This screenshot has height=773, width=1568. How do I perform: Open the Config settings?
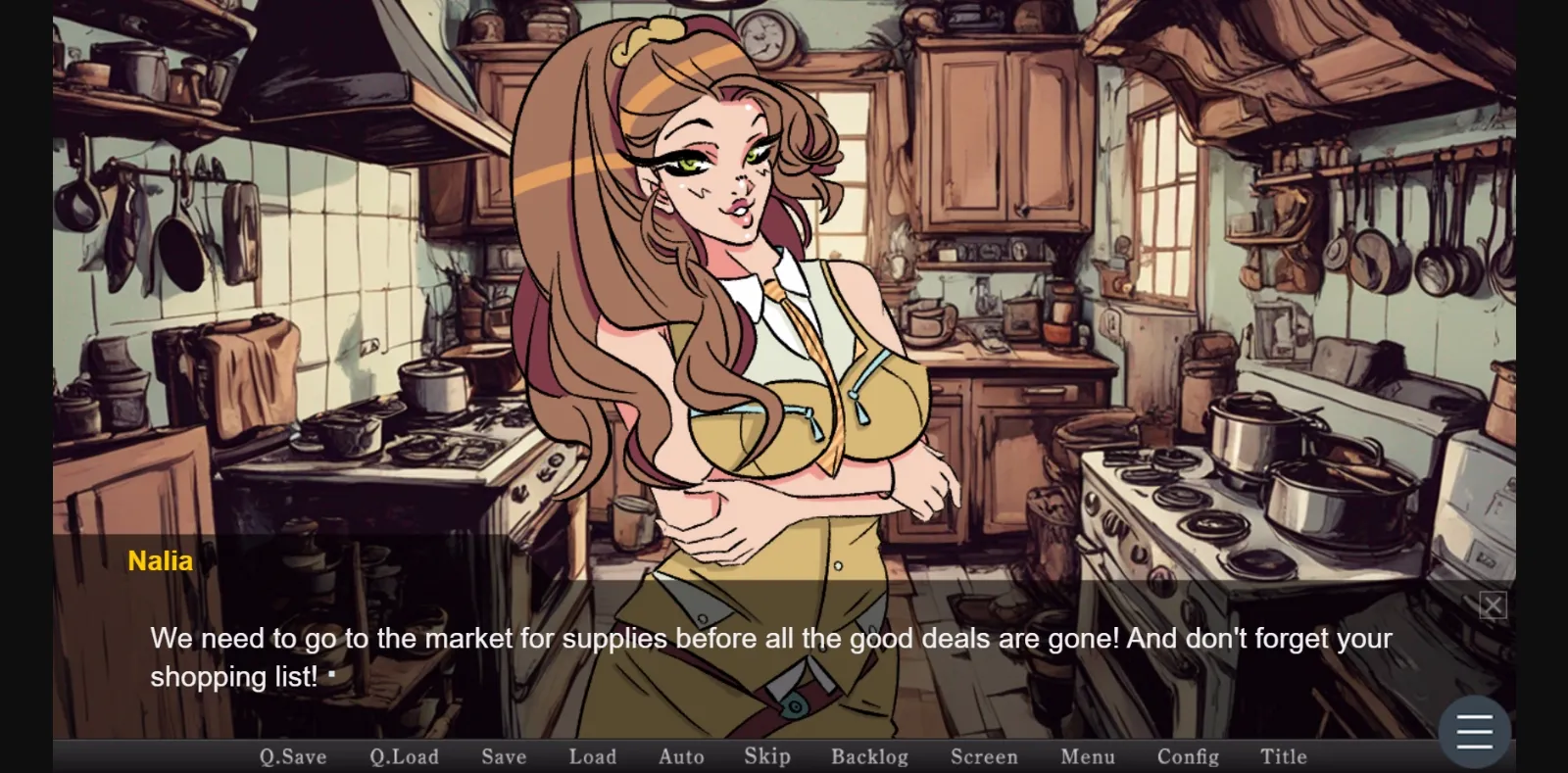click(1186, 756)
